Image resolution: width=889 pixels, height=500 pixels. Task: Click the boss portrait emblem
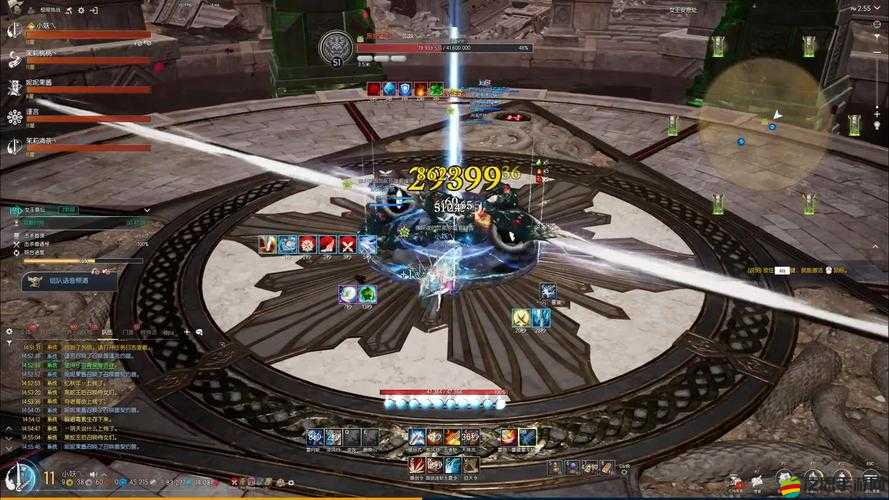[336, 47]
